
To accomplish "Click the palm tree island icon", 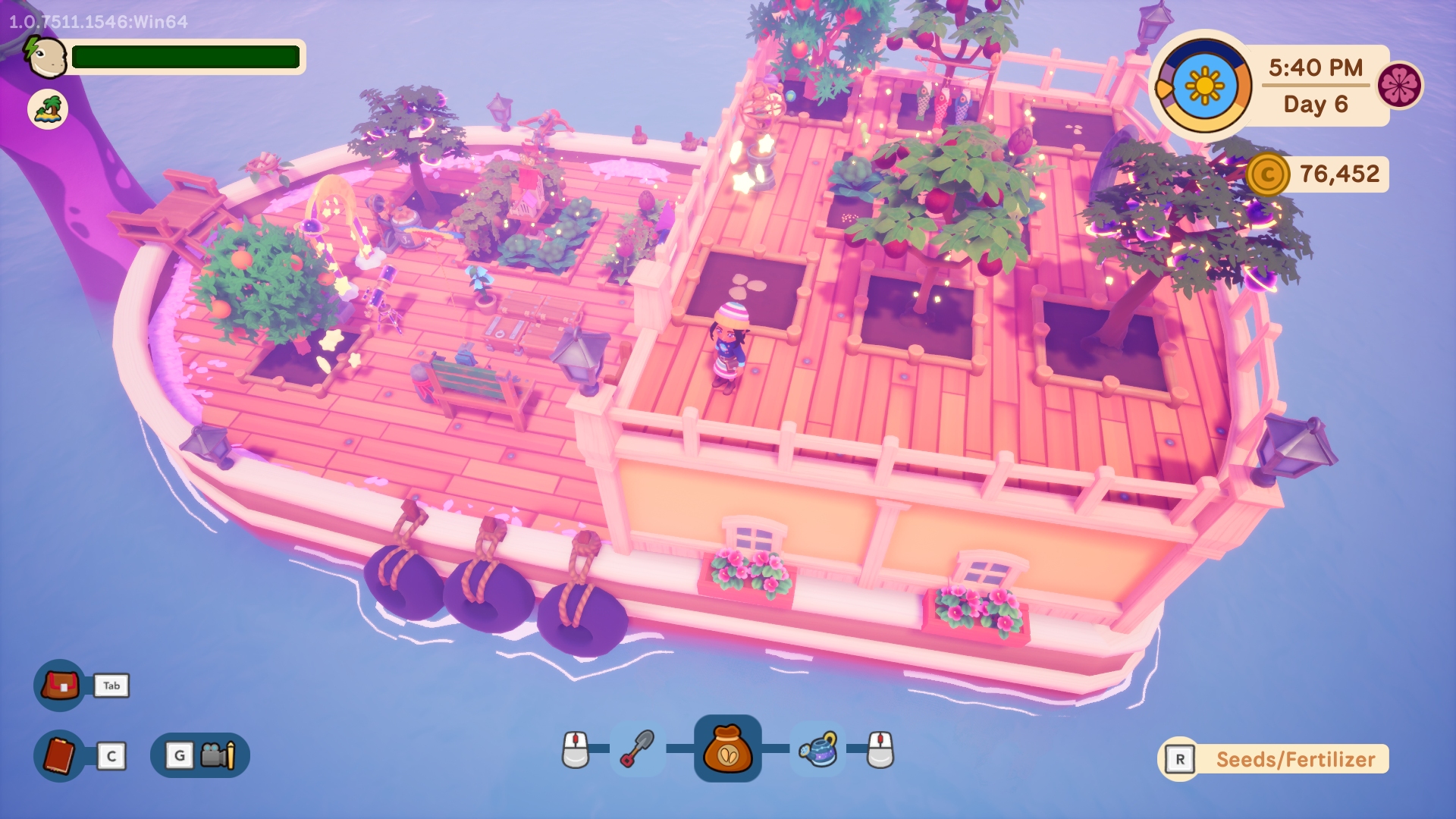I will tap(48, 110).
